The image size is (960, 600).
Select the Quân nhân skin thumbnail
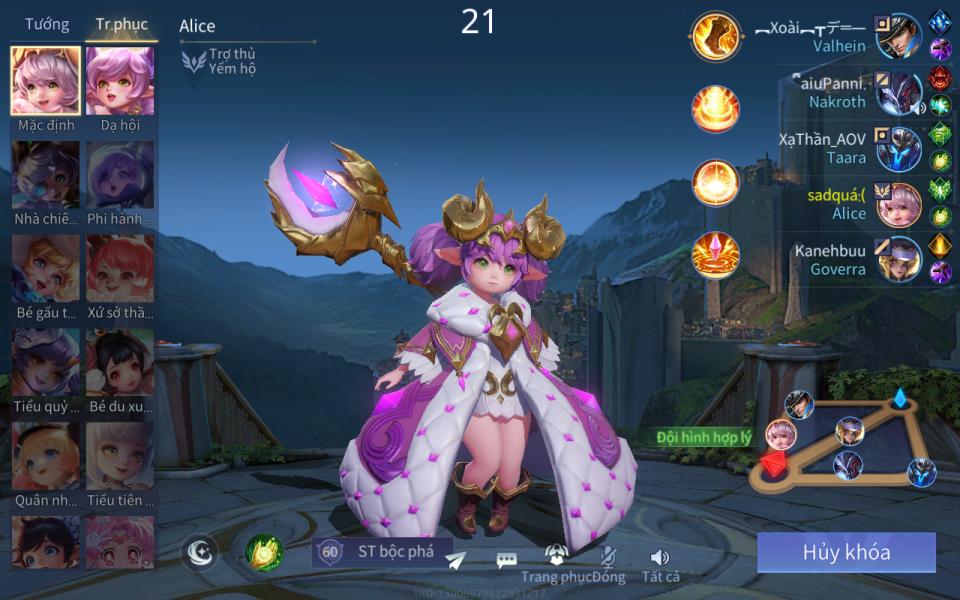(46, 456)
